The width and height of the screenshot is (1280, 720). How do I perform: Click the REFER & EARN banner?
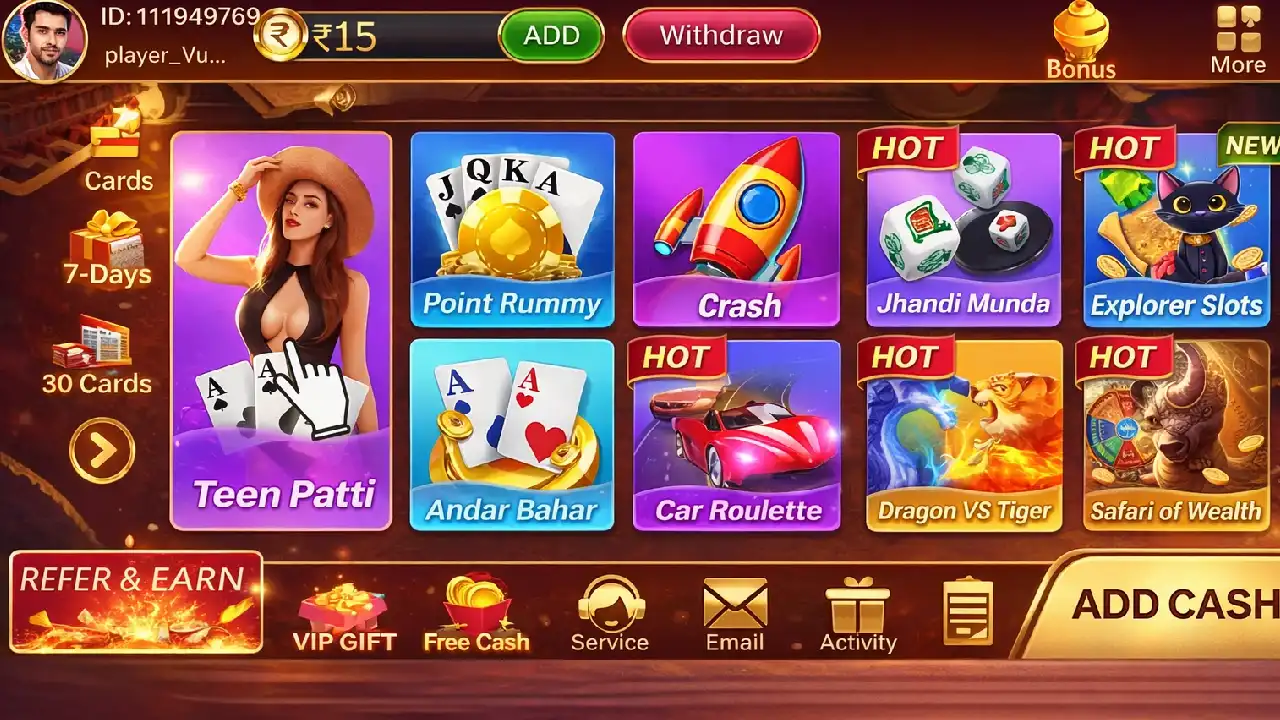point(136,602)
